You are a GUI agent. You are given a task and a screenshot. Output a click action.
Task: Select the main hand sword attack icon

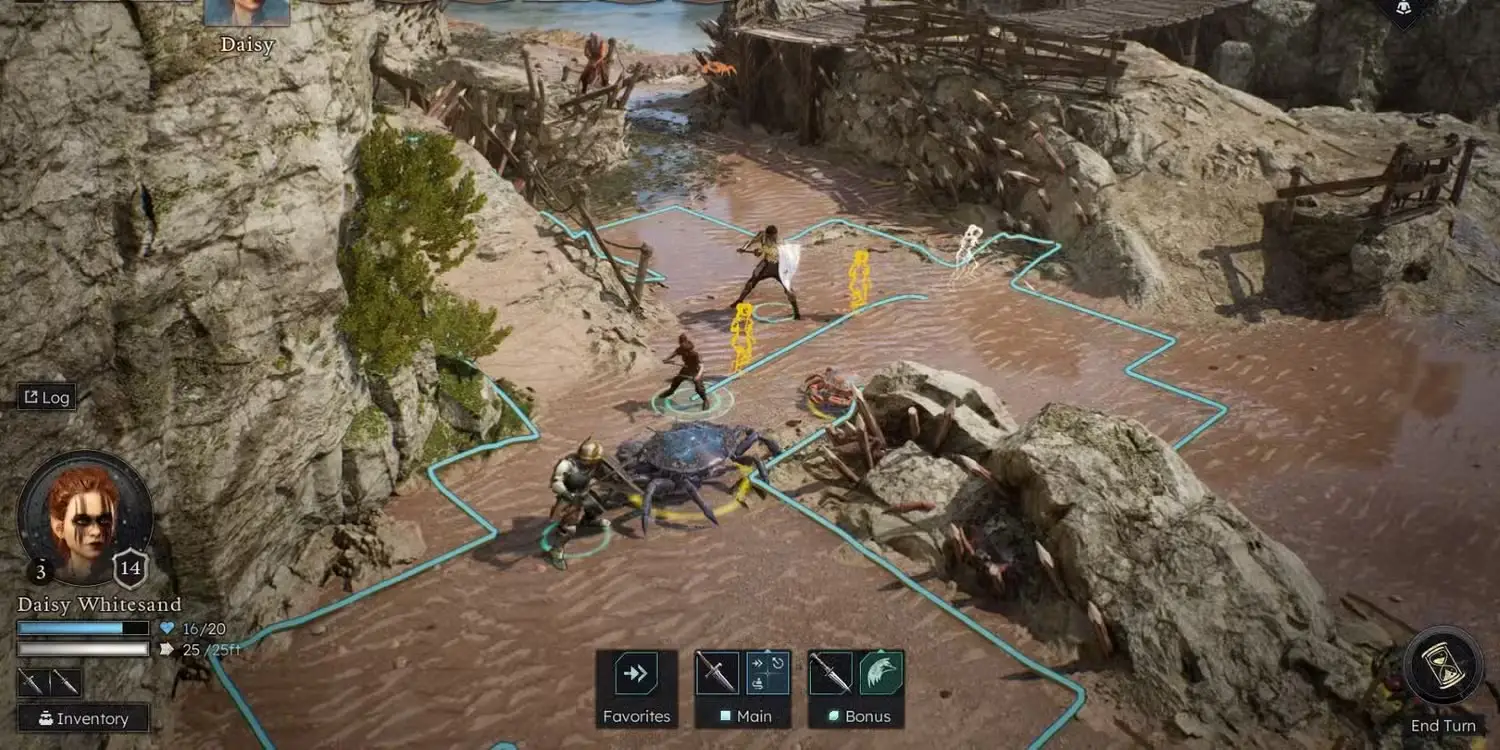717,673
